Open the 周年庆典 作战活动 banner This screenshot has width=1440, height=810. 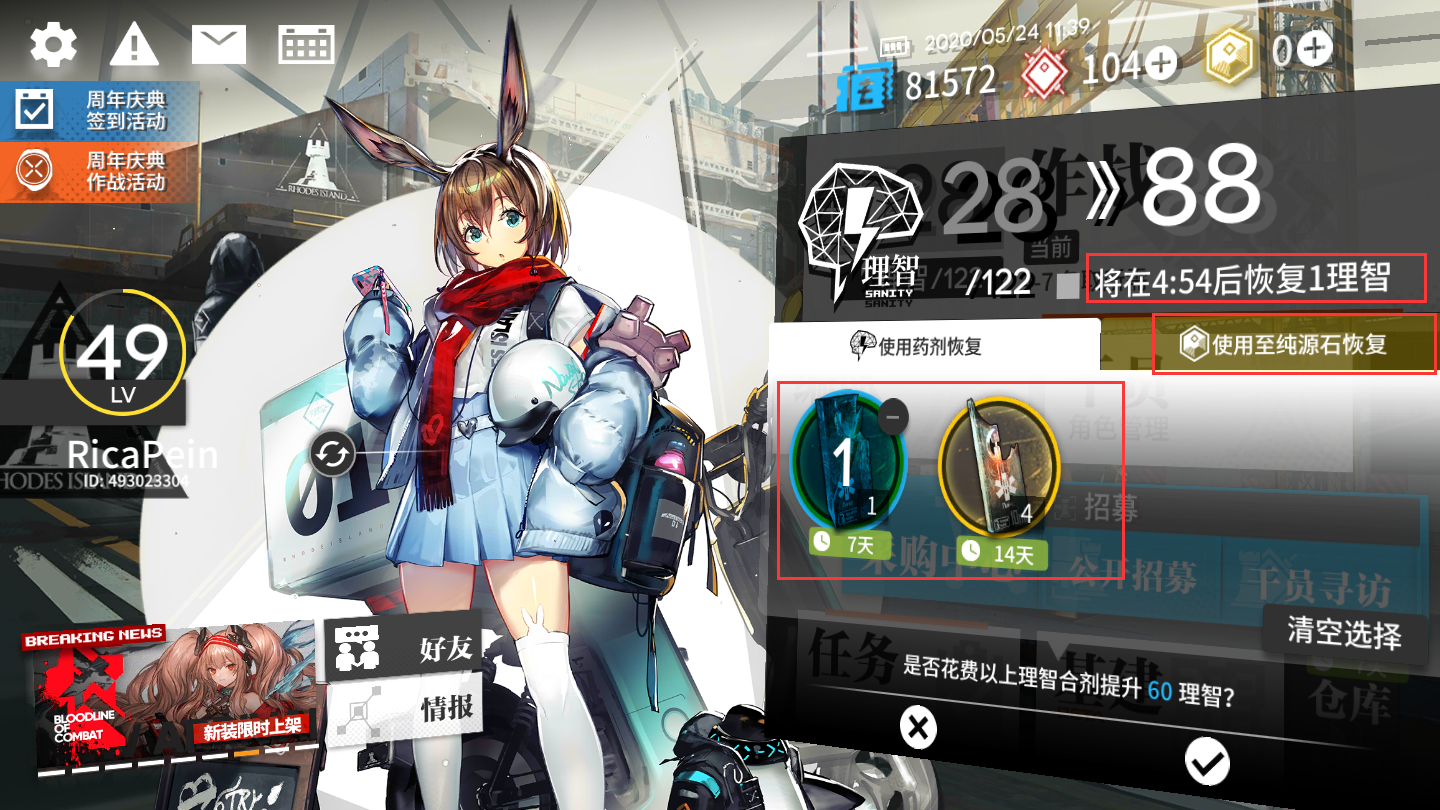98,171
